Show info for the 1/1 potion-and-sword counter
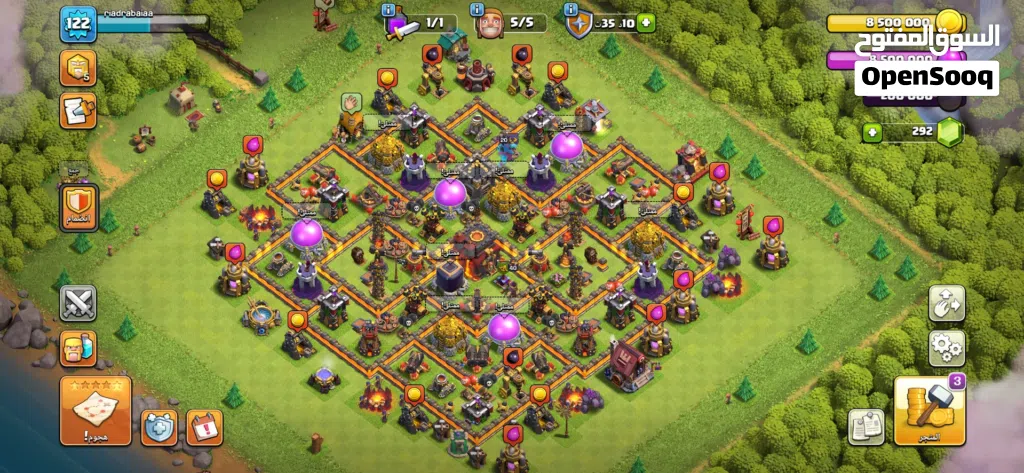 (x=422, y=22)
